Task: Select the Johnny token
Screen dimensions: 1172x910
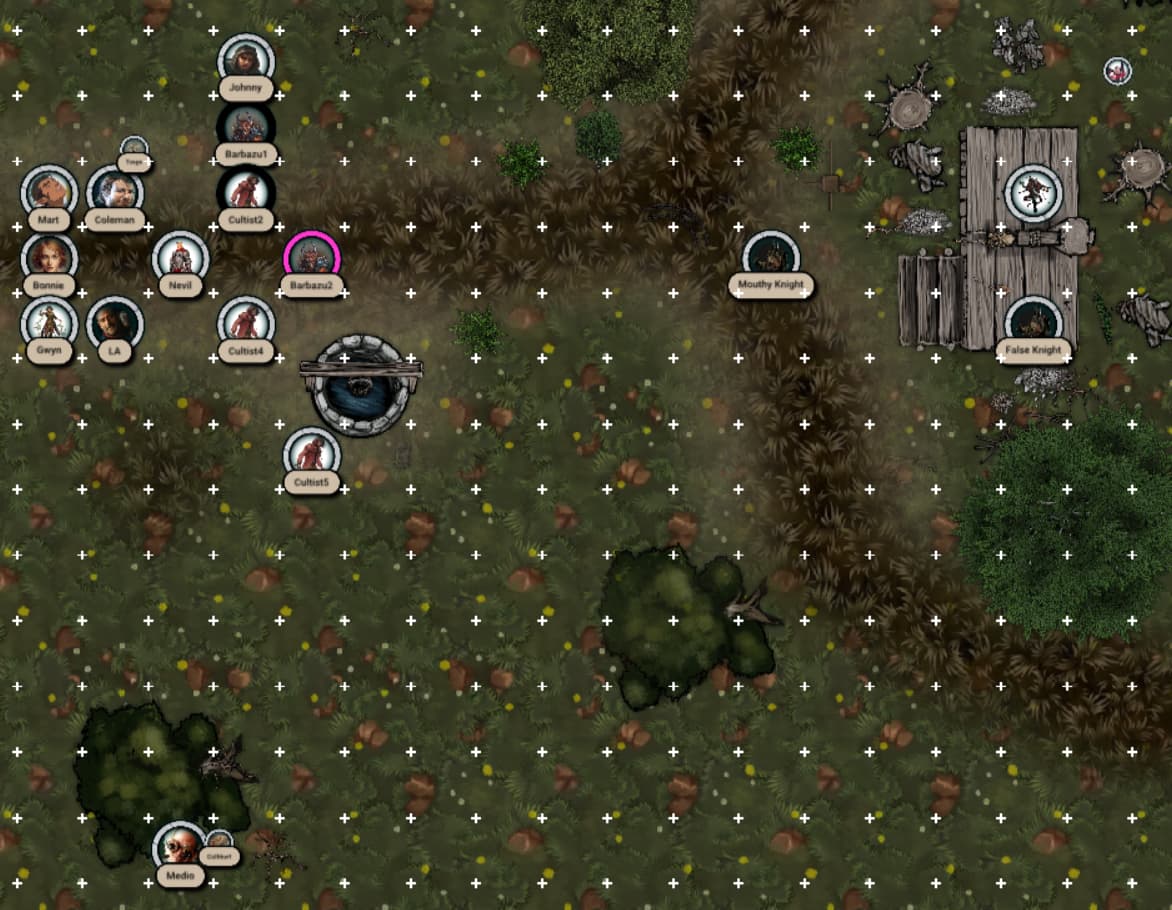Action: (x=246, y=62)
